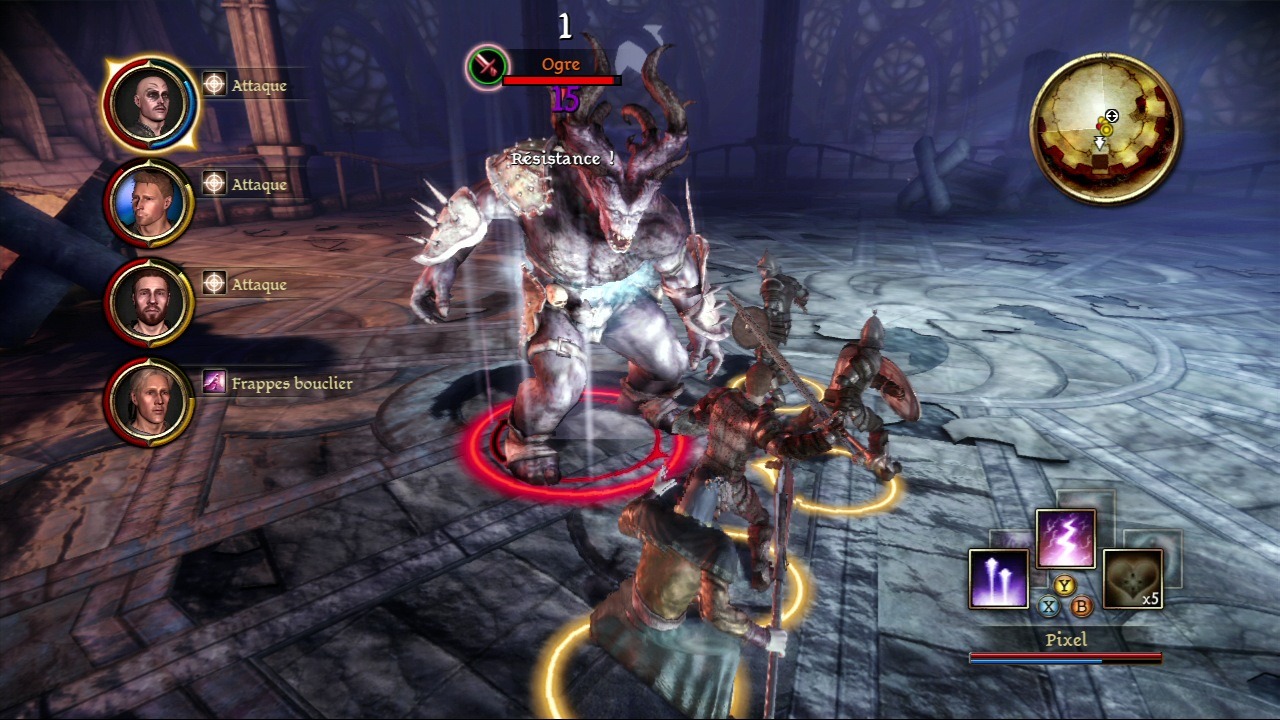This screenshot has height=720, width=1280.
Task: Switch to the bearded brown-haired companion portrait
Action: (x=150, y=303)
